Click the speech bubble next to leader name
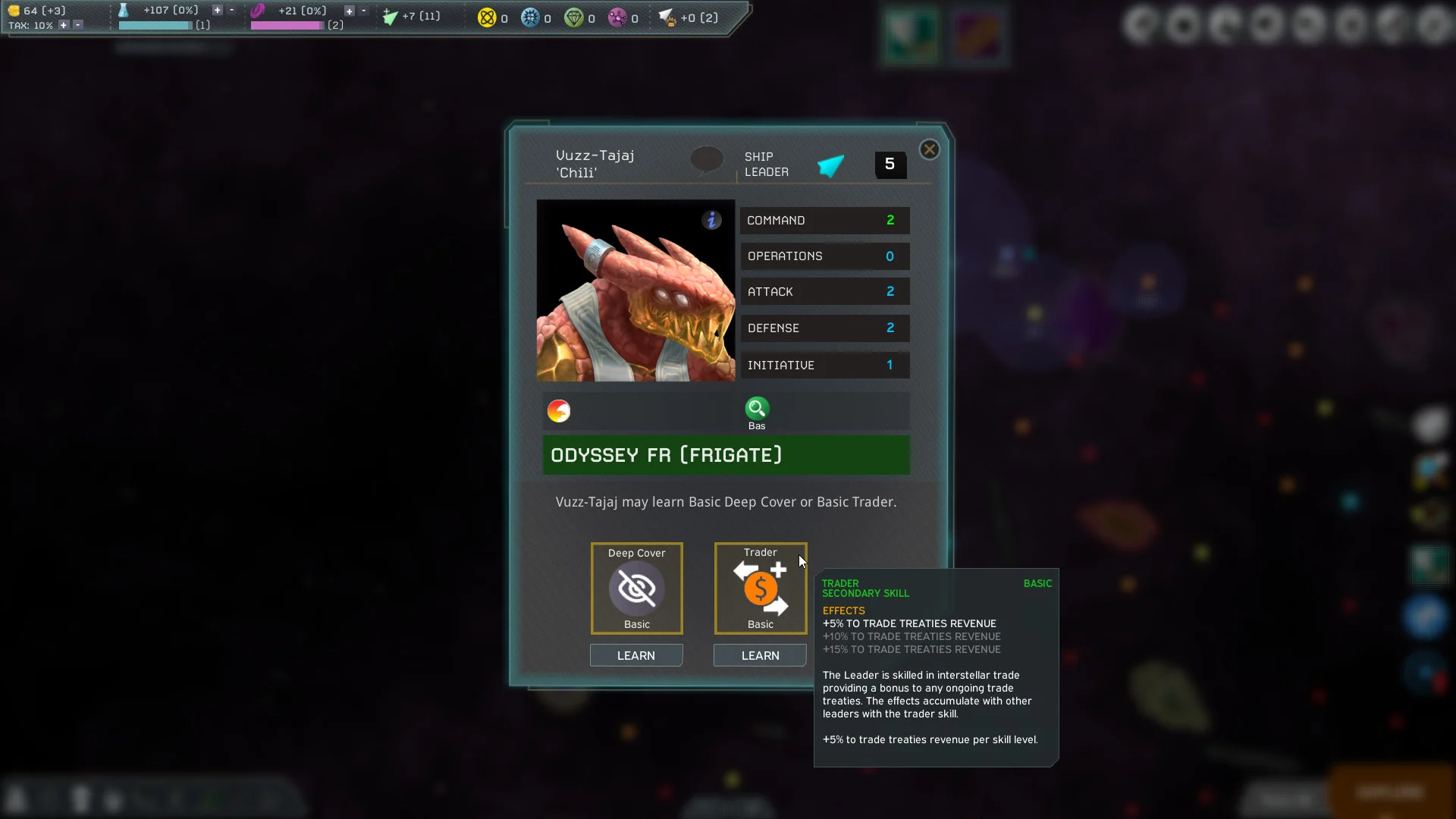This screenshot has width=1456, height=819. [x=707, y=160]
